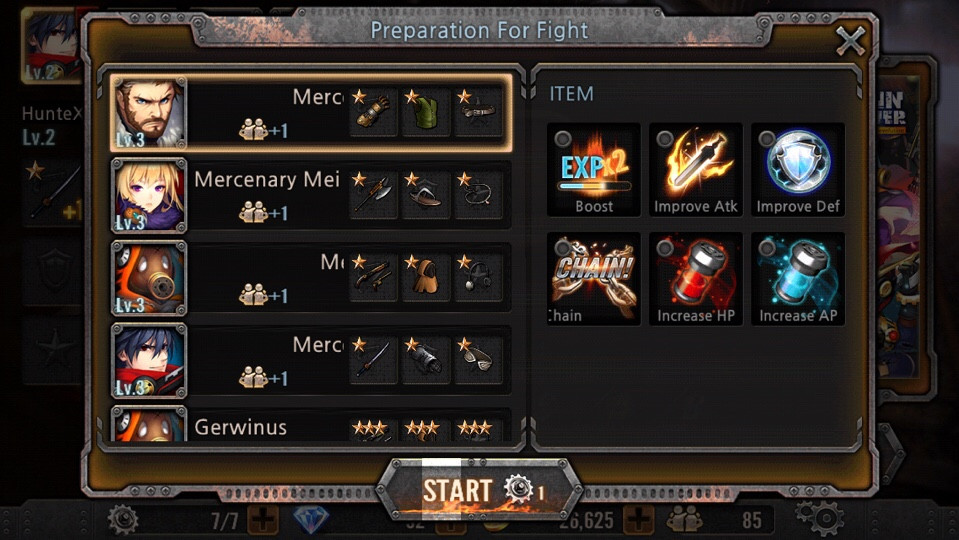Image resolution: width=959 pixels, height=540 pixels.
Task: Close the Preparation For Fight window
Action: click(850, 41)
